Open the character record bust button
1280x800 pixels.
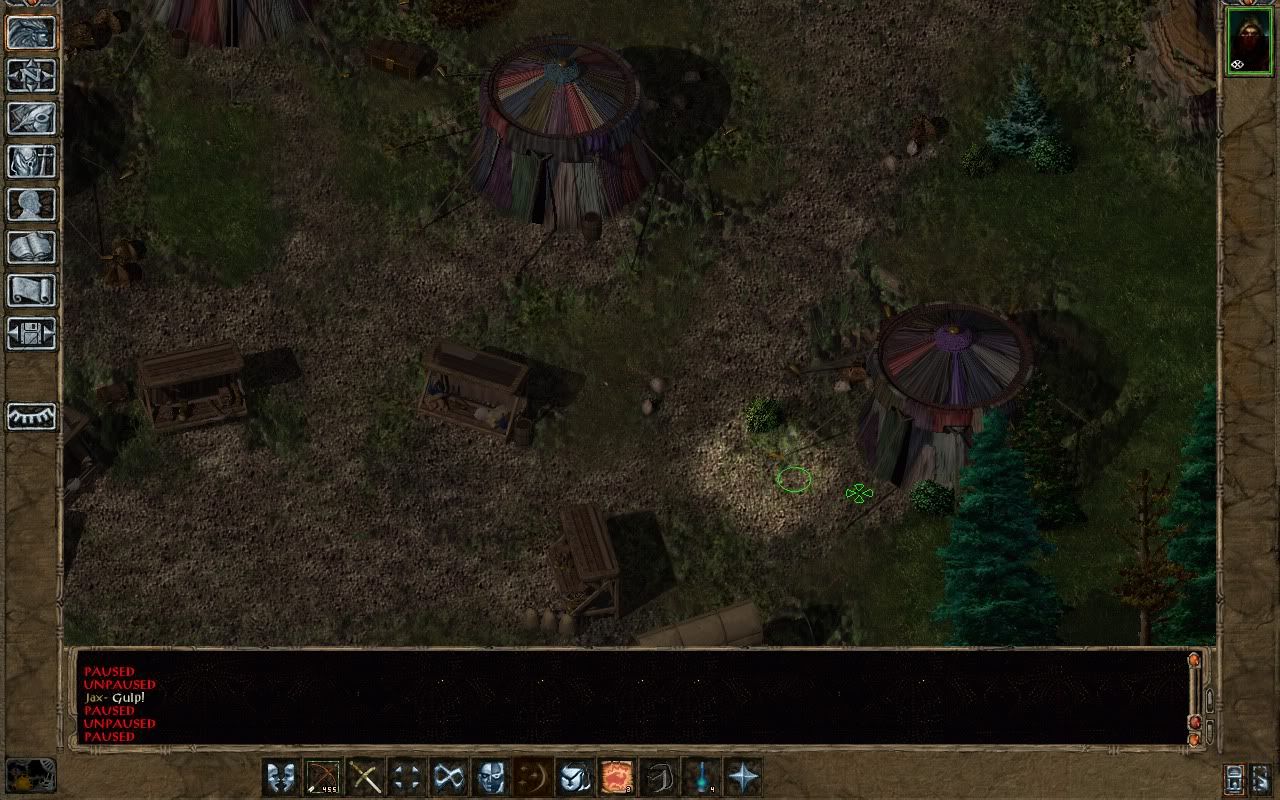[x=32, y=205]
